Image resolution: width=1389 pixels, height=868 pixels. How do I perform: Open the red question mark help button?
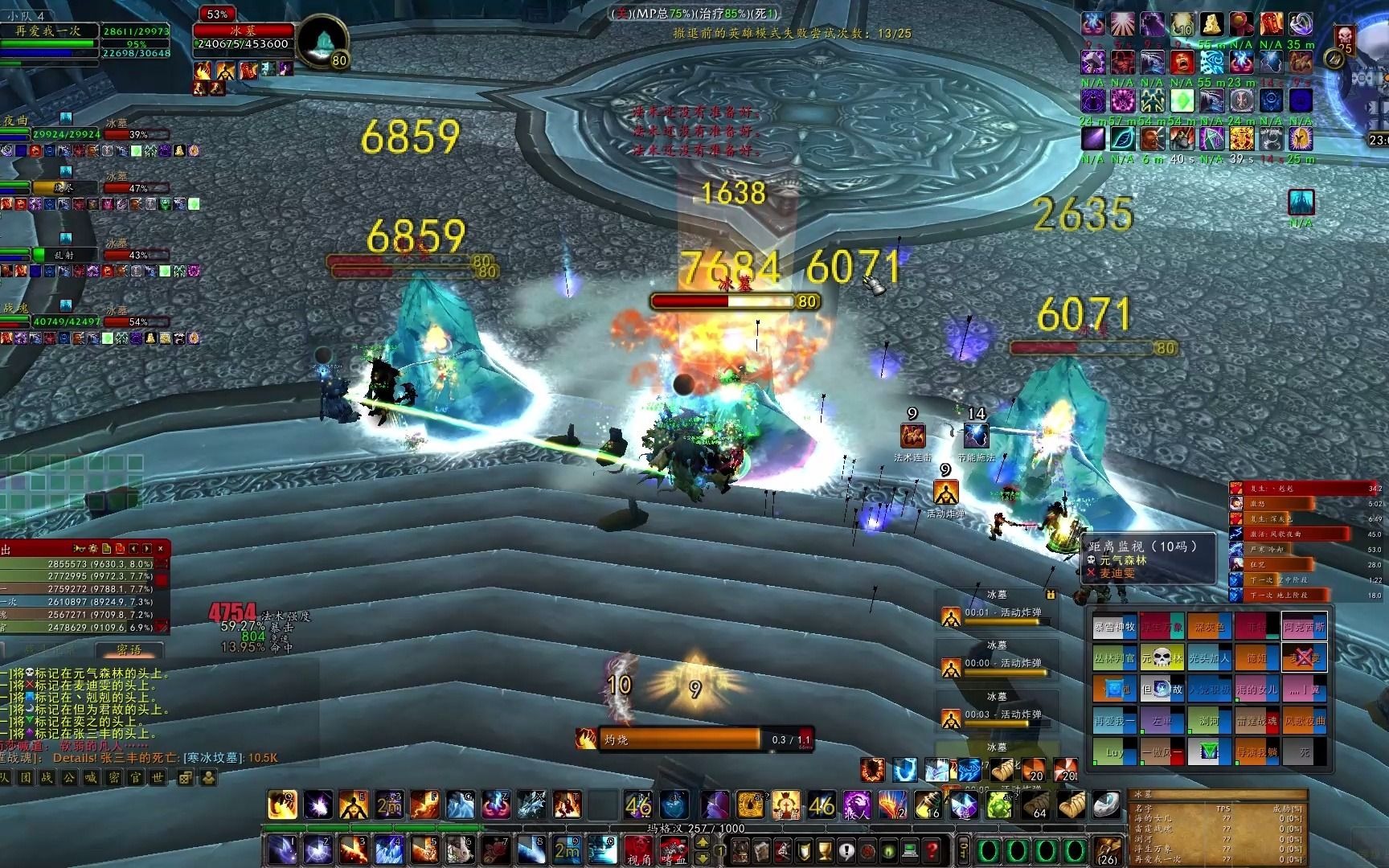click(x=932, y=850)
